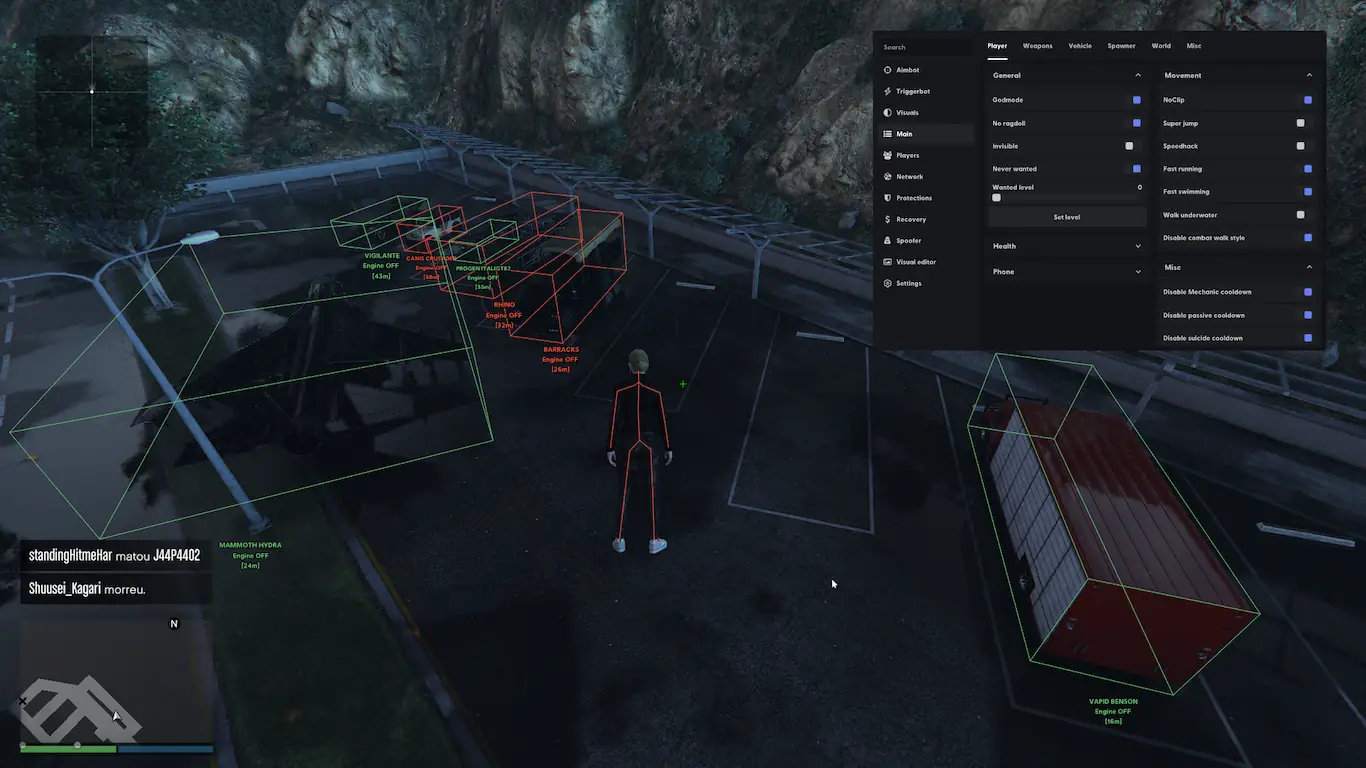Select the Spawner tab

tap(1121, 46)
